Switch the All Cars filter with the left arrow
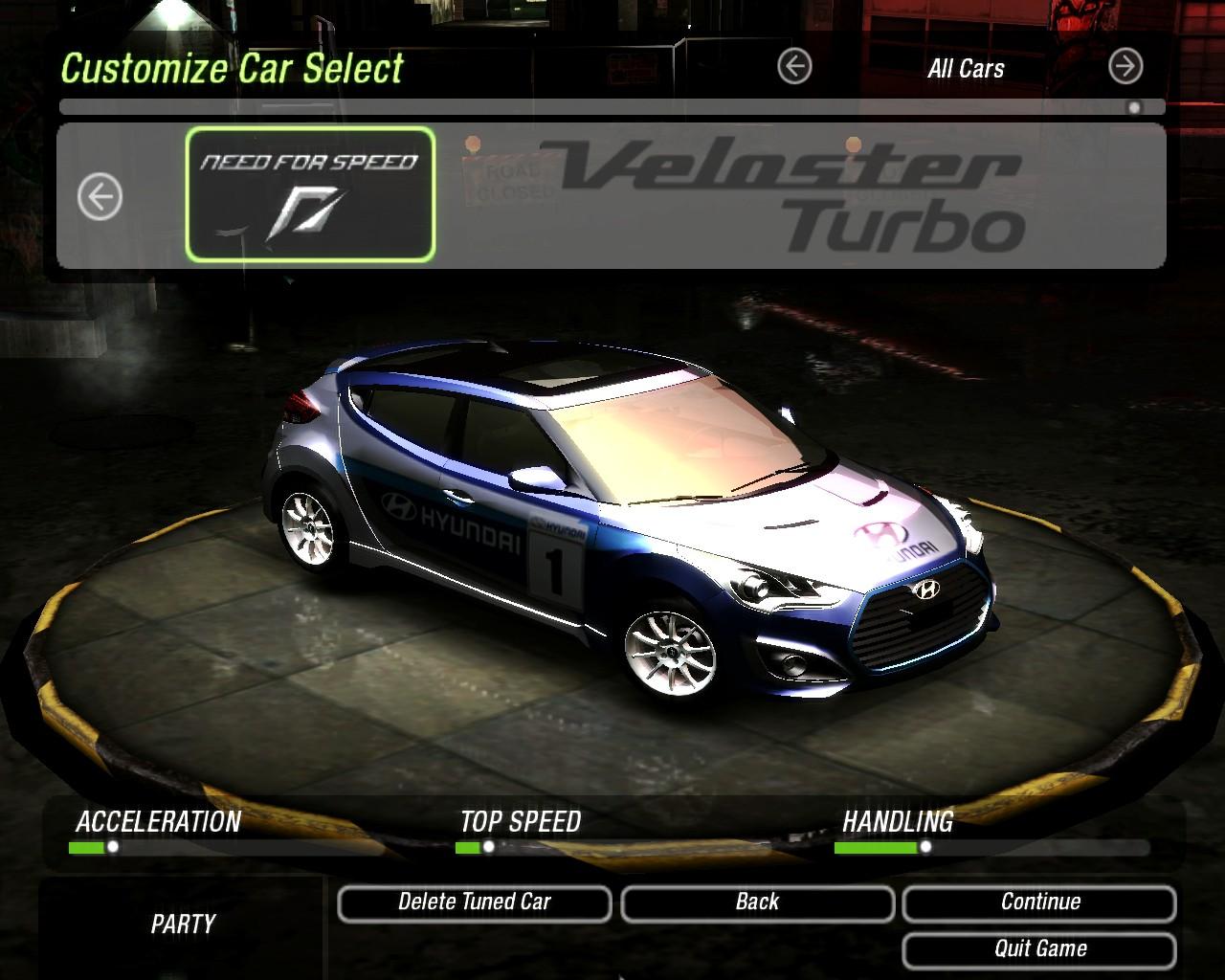 click(794, 67)
